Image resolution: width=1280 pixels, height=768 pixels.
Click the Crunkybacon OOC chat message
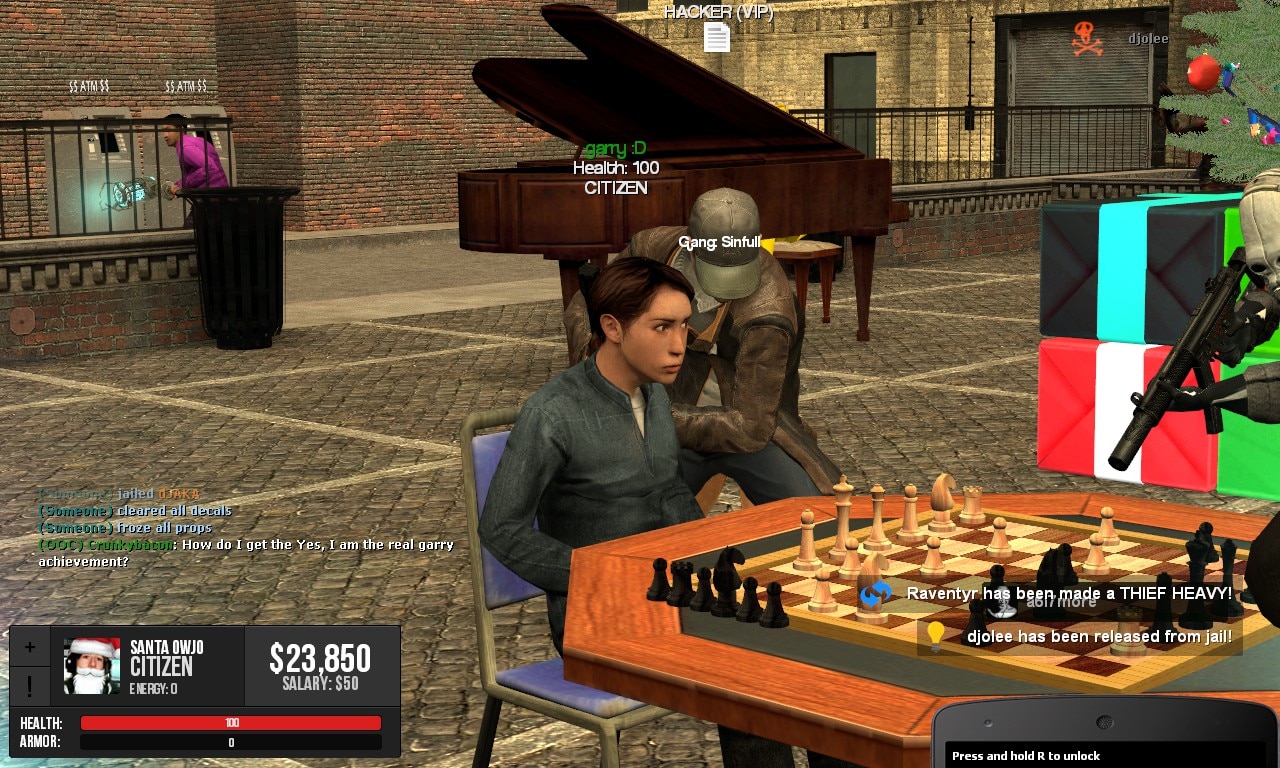(246, 553)
